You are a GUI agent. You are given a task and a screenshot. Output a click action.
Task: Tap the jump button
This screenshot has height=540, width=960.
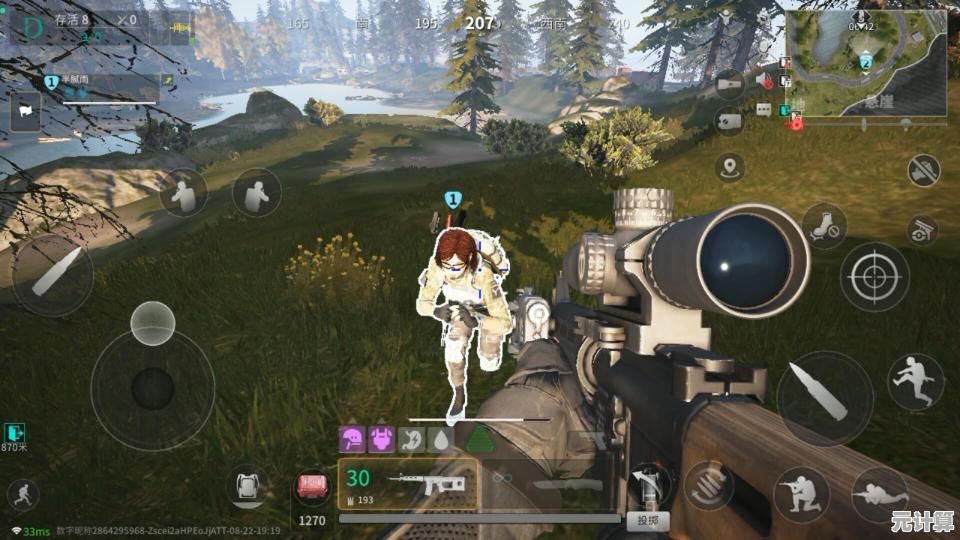tap(915, 381)
